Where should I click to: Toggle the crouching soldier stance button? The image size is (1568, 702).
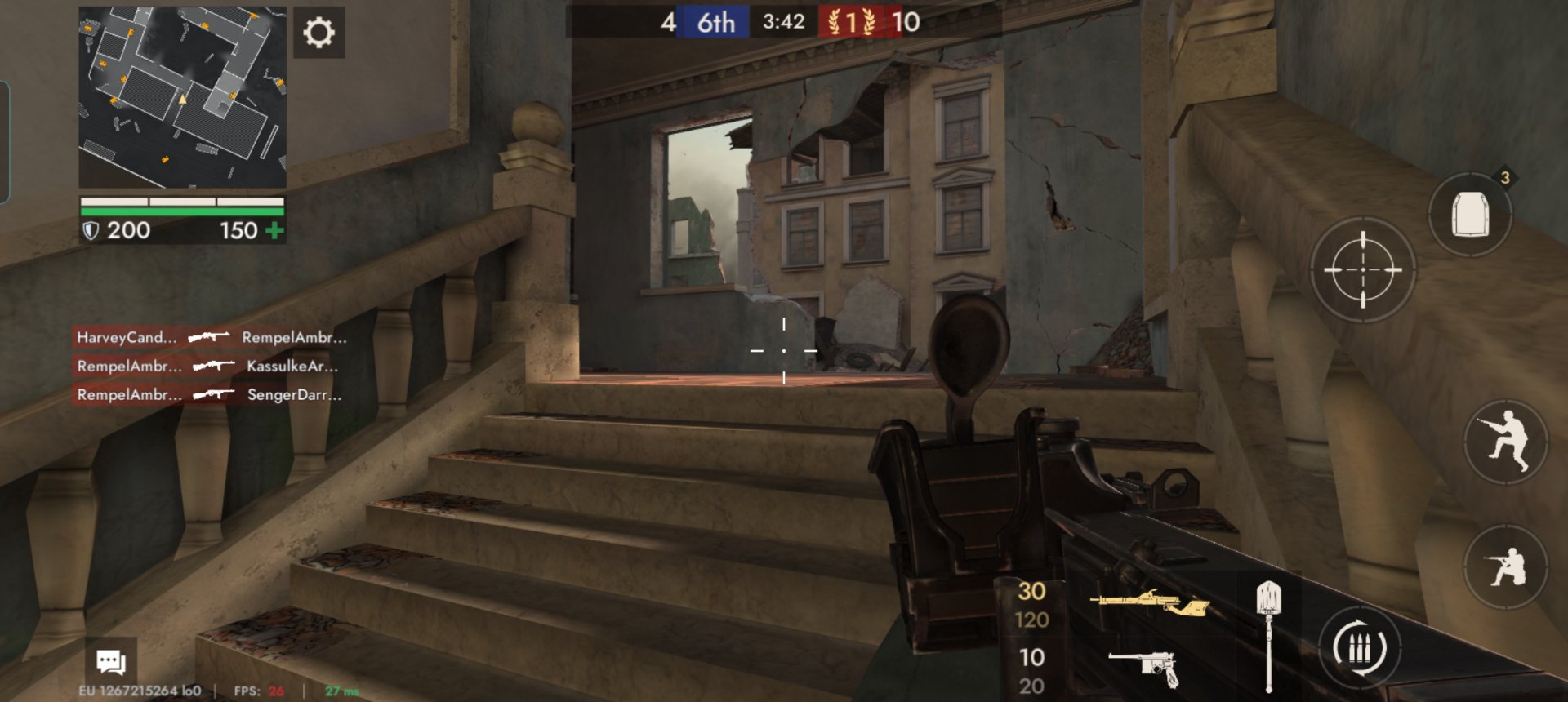[x=1505, y=566]
